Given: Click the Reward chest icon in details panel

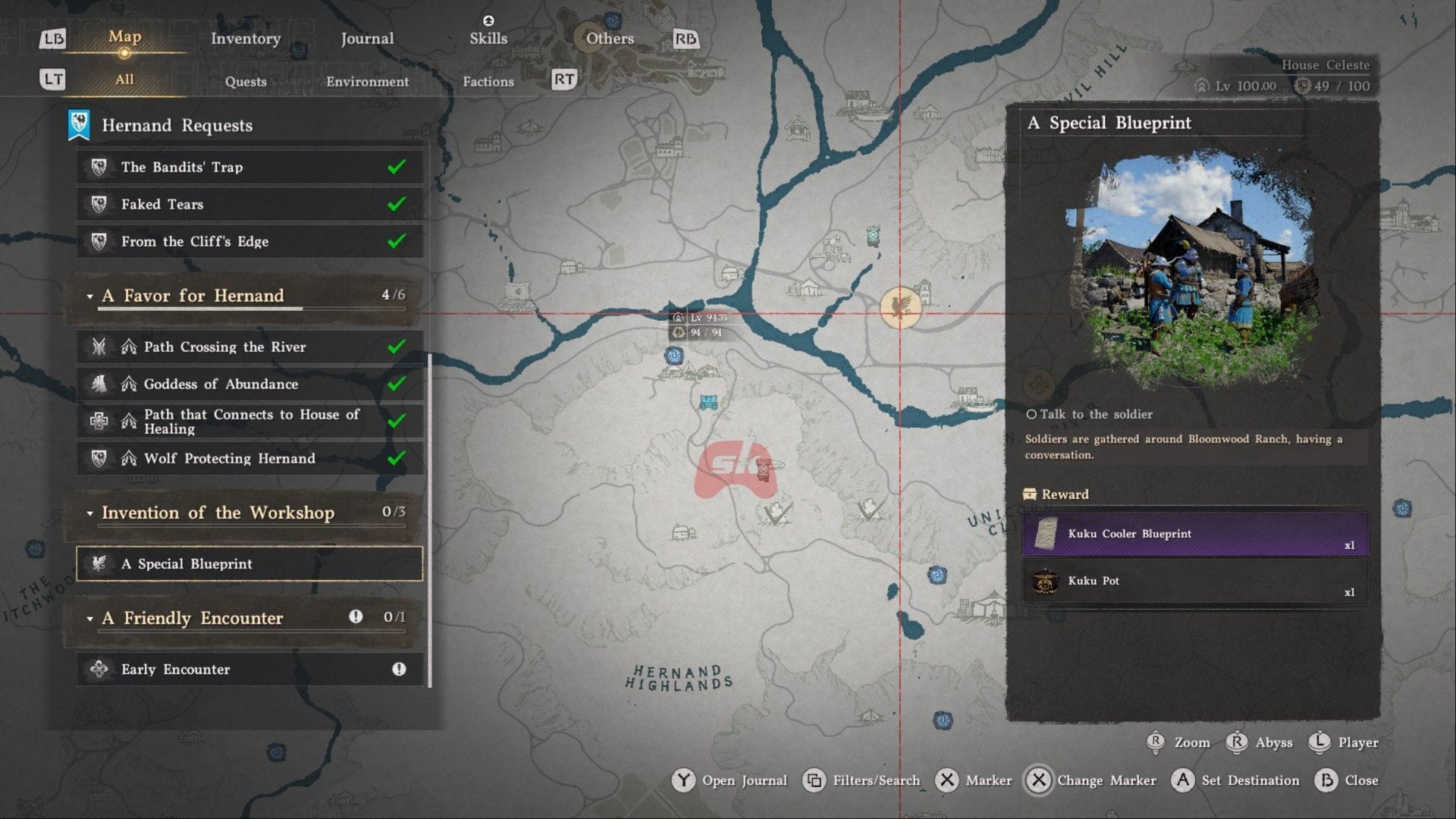Looking at the screenshot, I should (1030, 494).
